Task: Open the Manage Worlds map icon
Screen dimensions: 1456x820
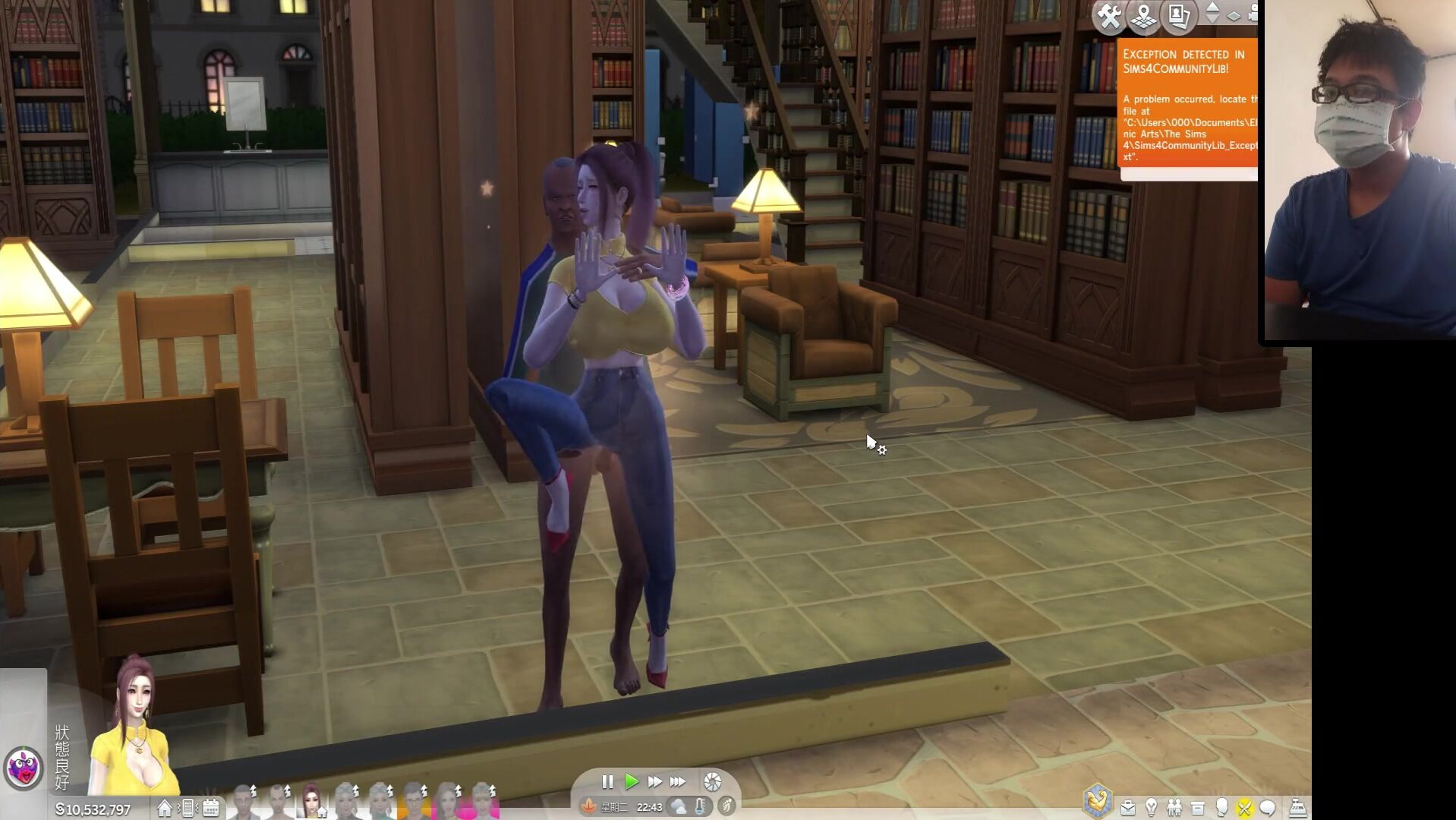Action: (x=1143, y=16)
